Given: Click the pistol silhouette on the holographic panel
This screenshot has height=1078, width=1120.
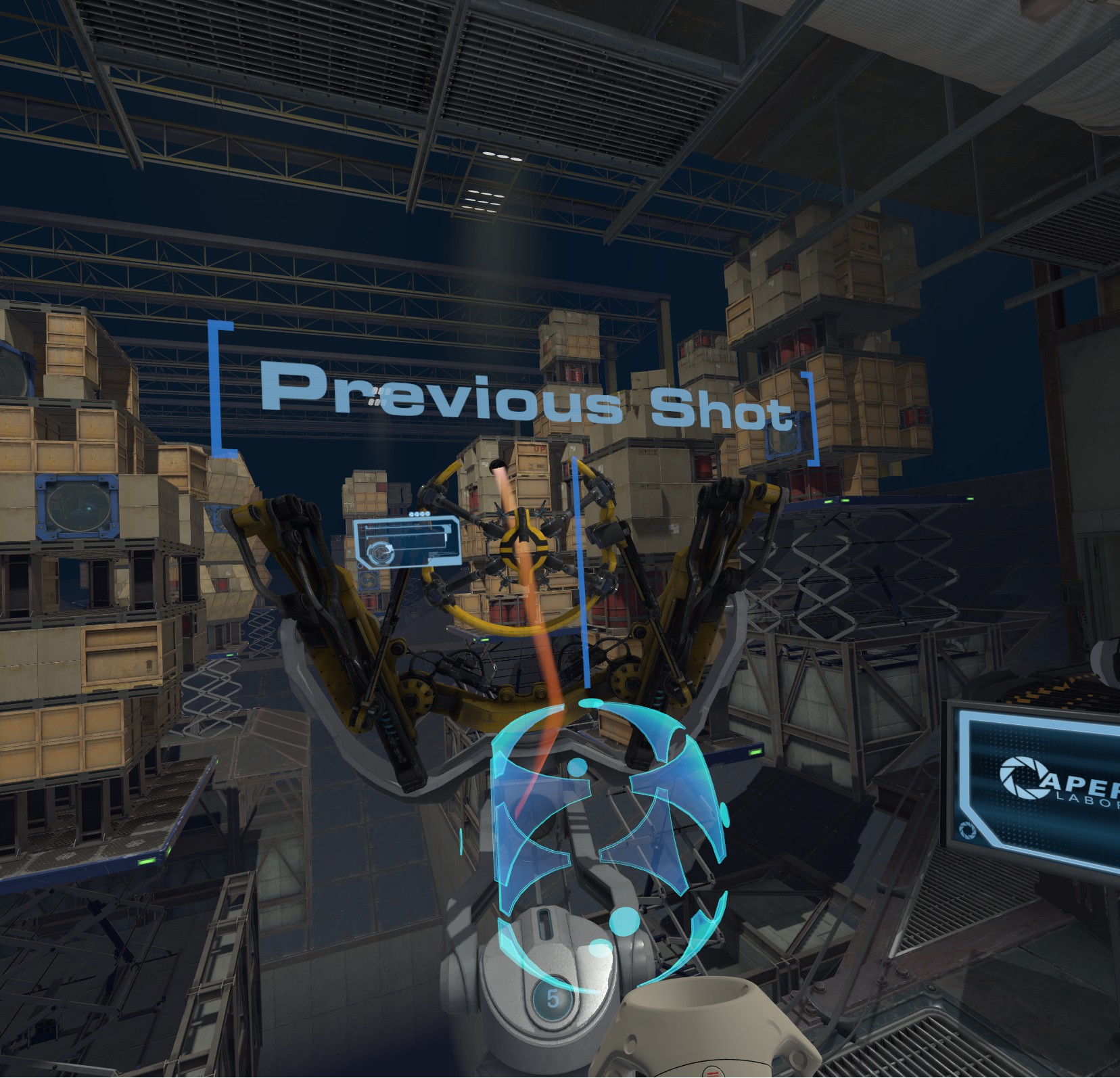Looking at the screenshot, I should [x=419, y=540].
